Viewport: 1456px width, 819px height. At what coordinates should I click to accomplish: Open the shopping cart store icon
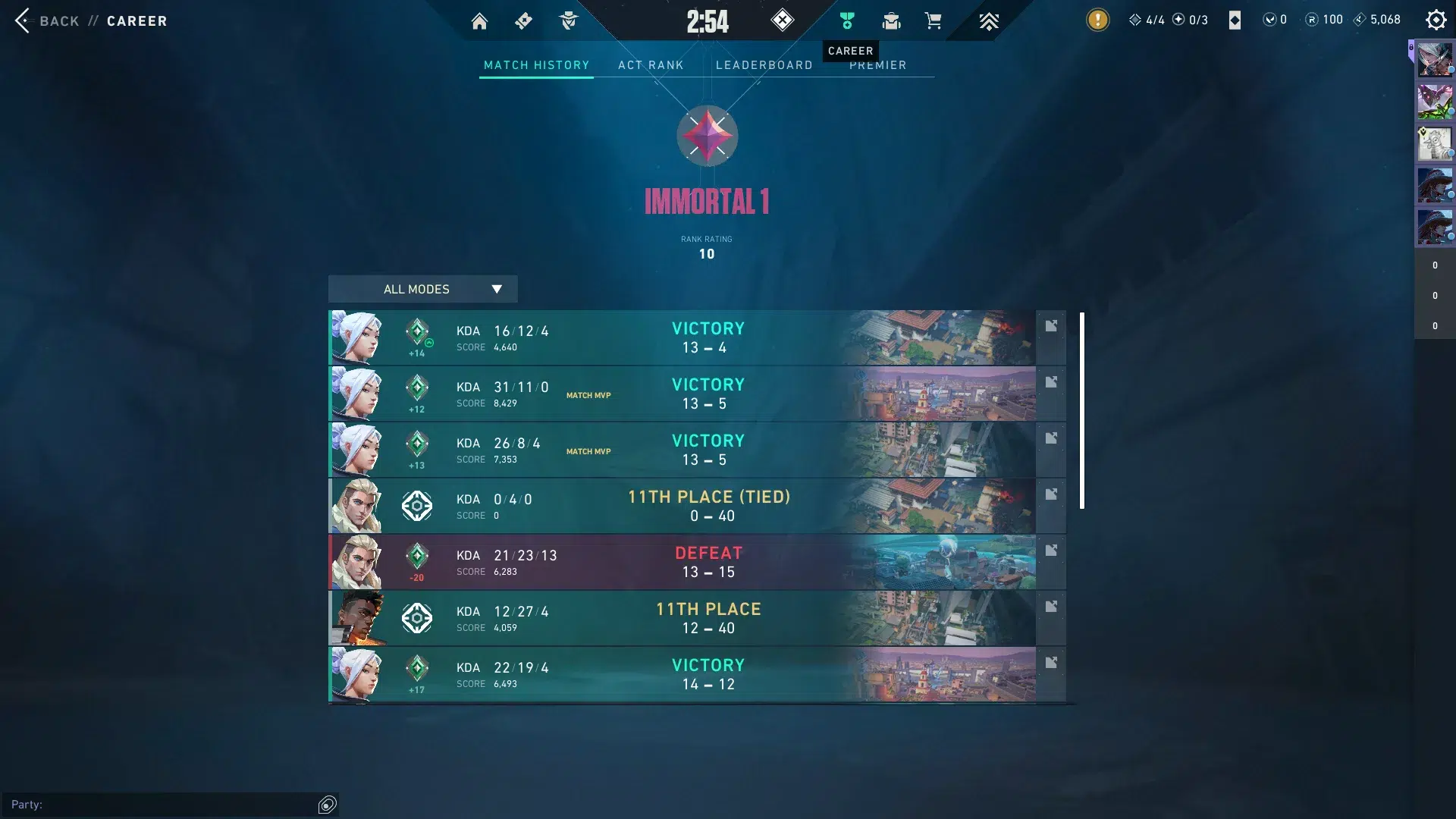933,20
